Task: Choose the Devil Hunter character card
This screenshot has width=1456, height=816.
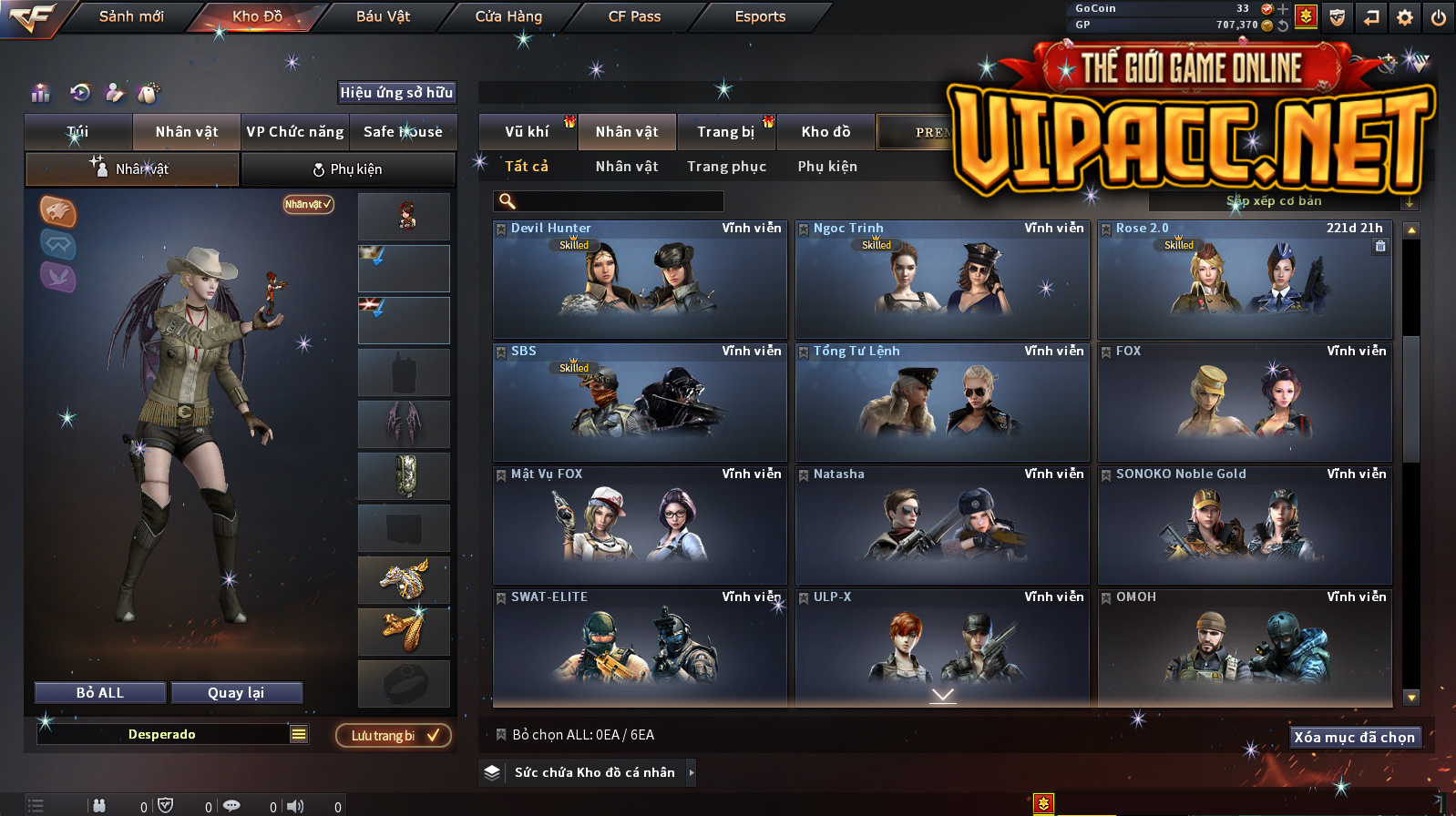Action: [x=639, y=280]
